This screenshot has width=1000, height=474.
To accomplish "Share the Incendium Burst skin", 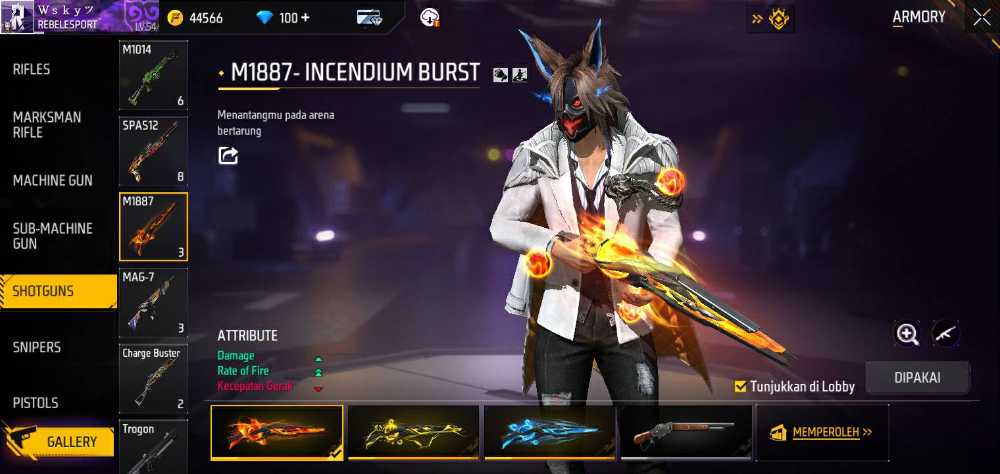I will tap(228, 155).
